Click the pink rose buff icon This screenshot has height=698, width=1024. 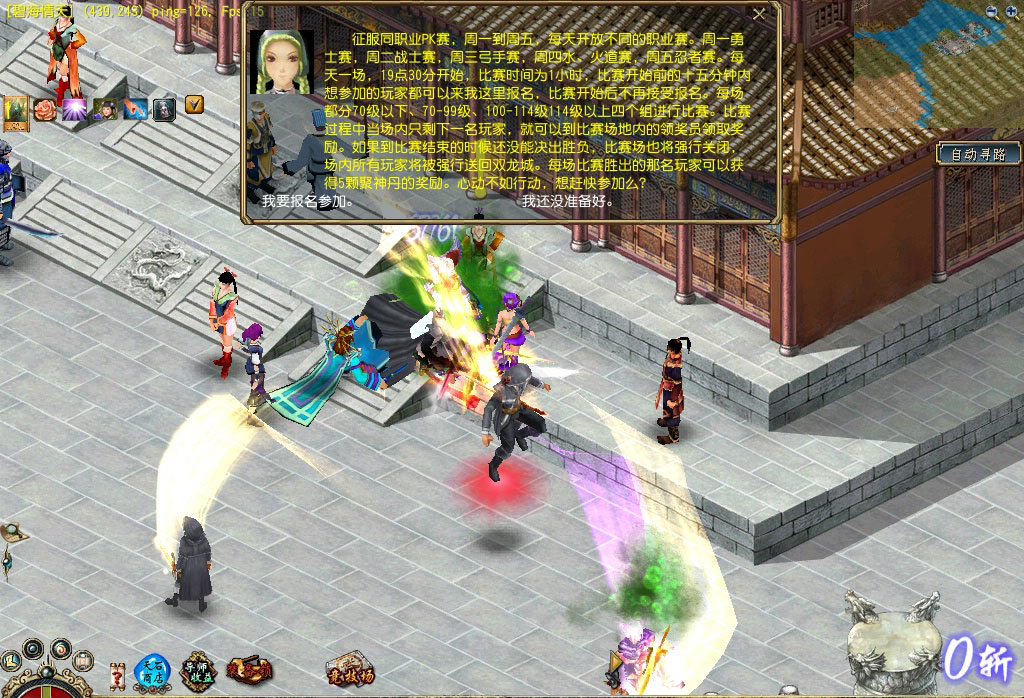(45, 108)
